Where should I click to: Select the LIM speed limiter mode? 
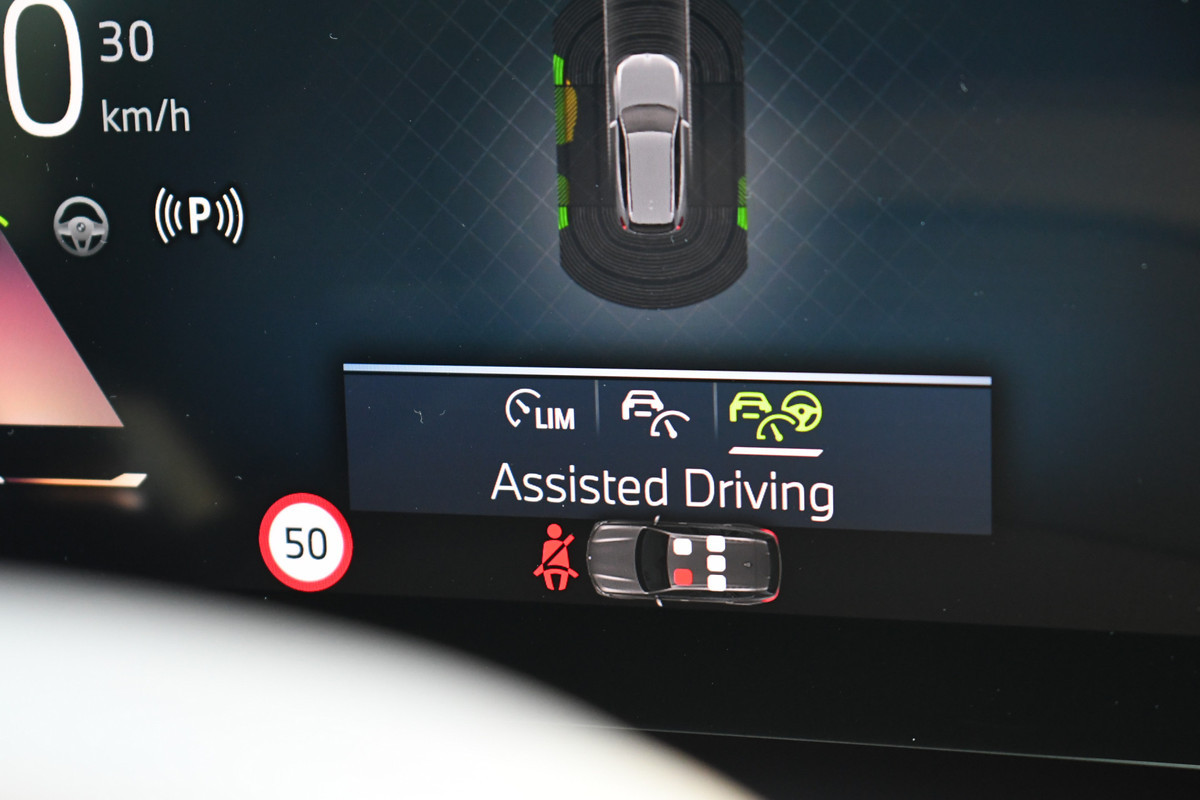tap(540, 411)
